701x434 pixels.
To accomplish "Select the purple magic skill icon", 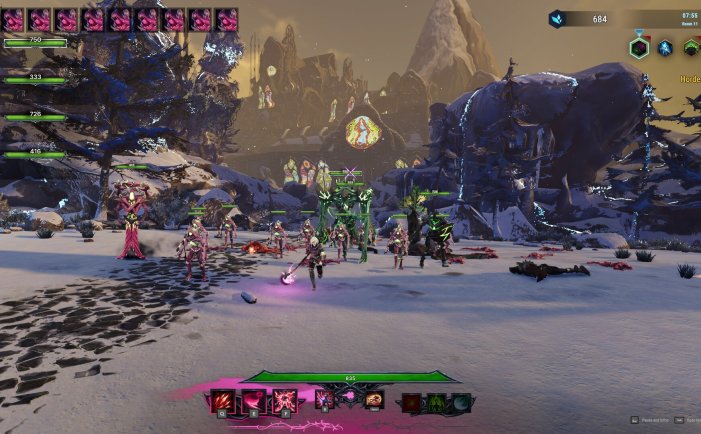I will pyautogui.click(x=325, y=400).
